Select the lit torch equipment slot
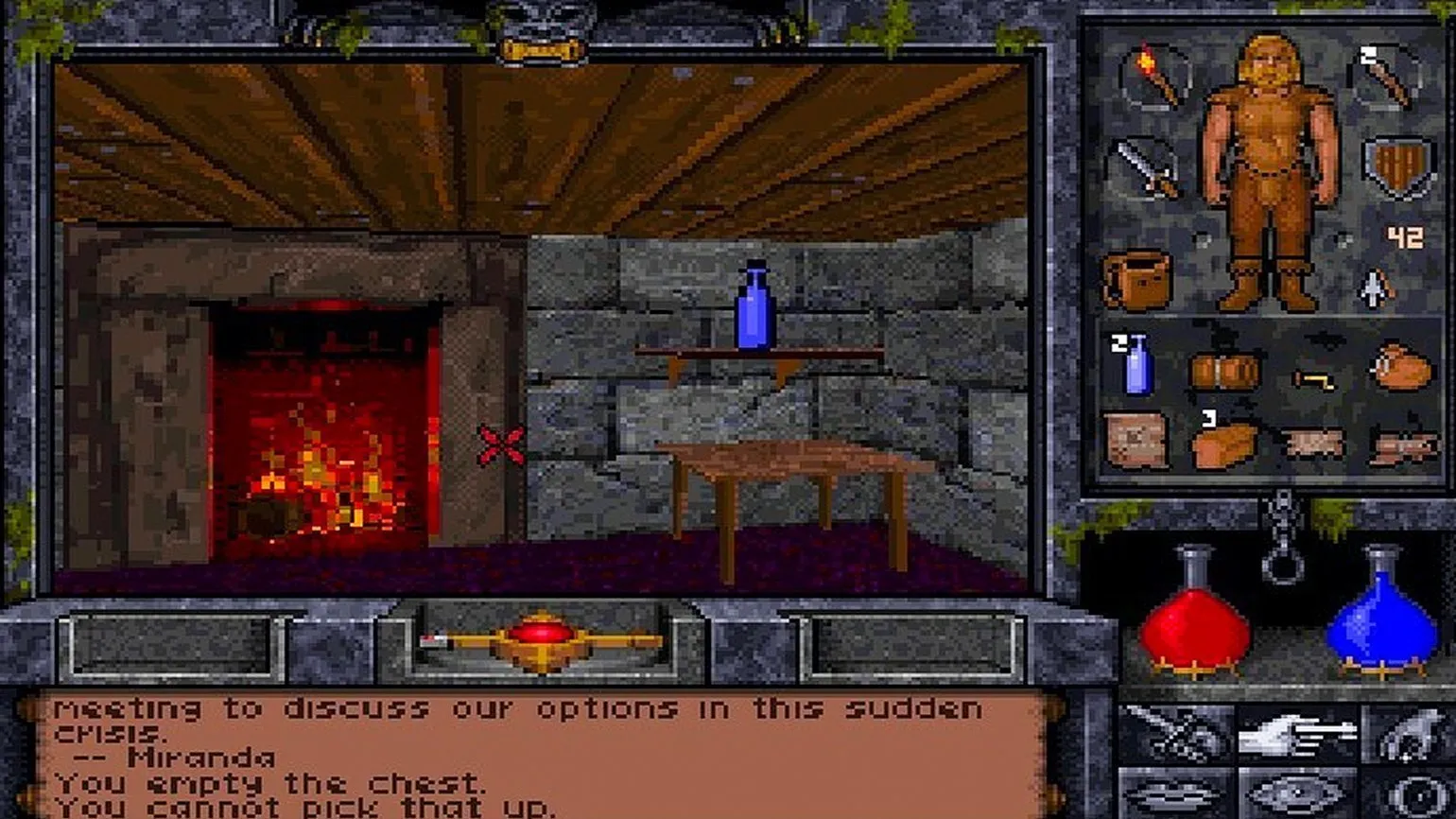 (1151, 76)
